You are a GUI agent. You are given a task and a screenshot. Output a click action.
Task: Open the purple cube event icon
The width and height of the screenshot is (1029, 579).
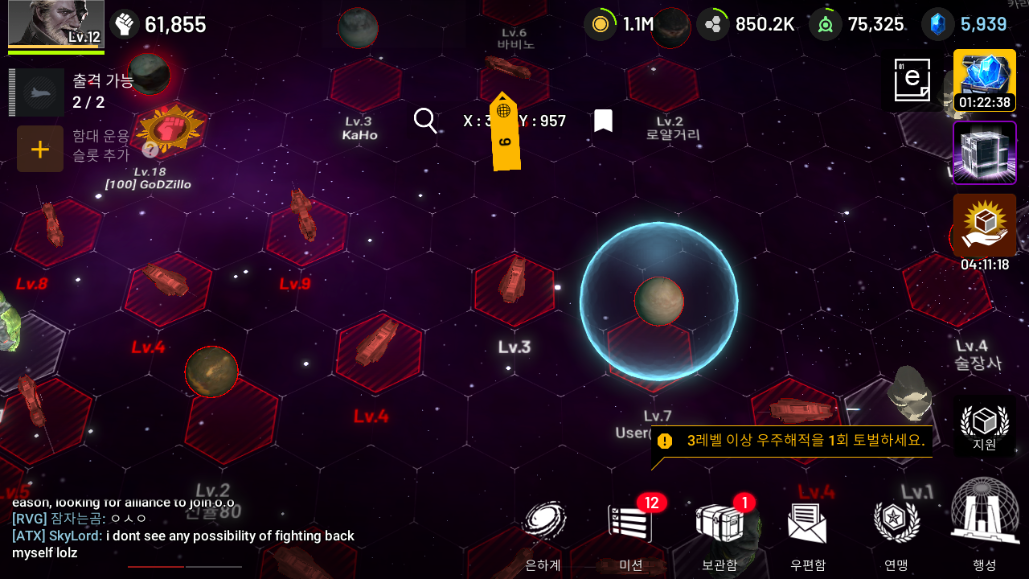coord(984,153)
